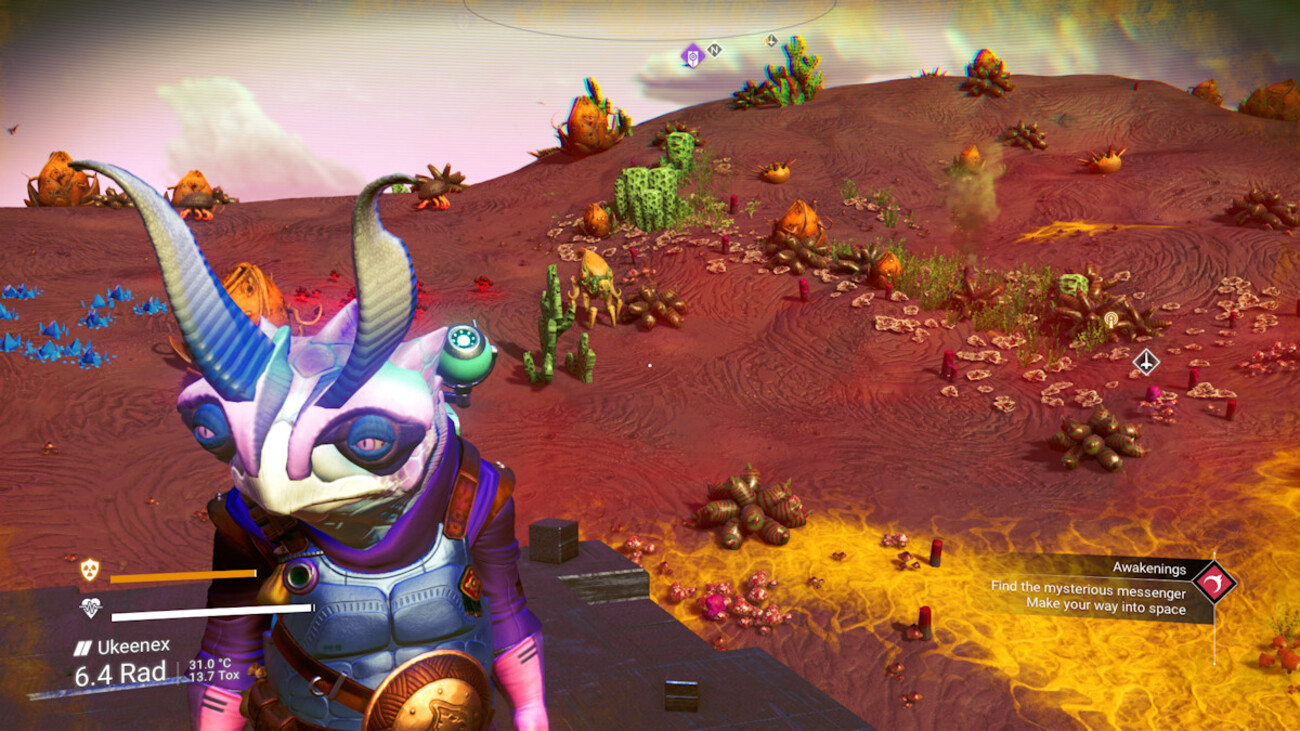Click the life support heart icon

tap(91, 607)
